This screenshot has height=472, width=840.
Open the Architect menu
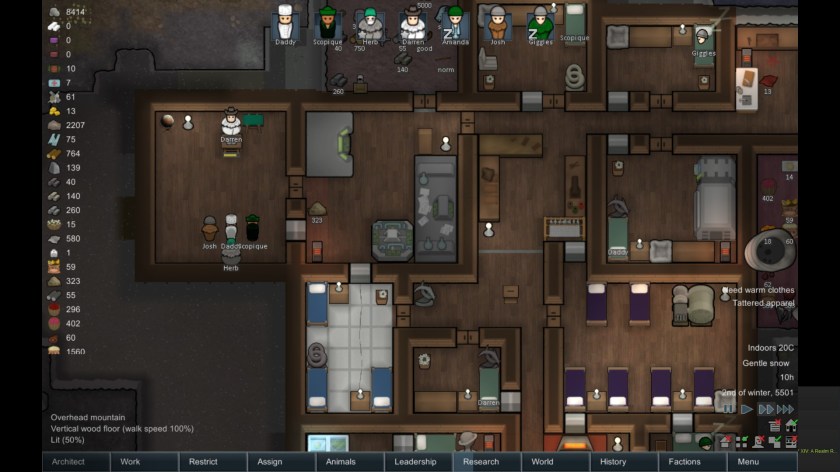click(x=68, y=462)
